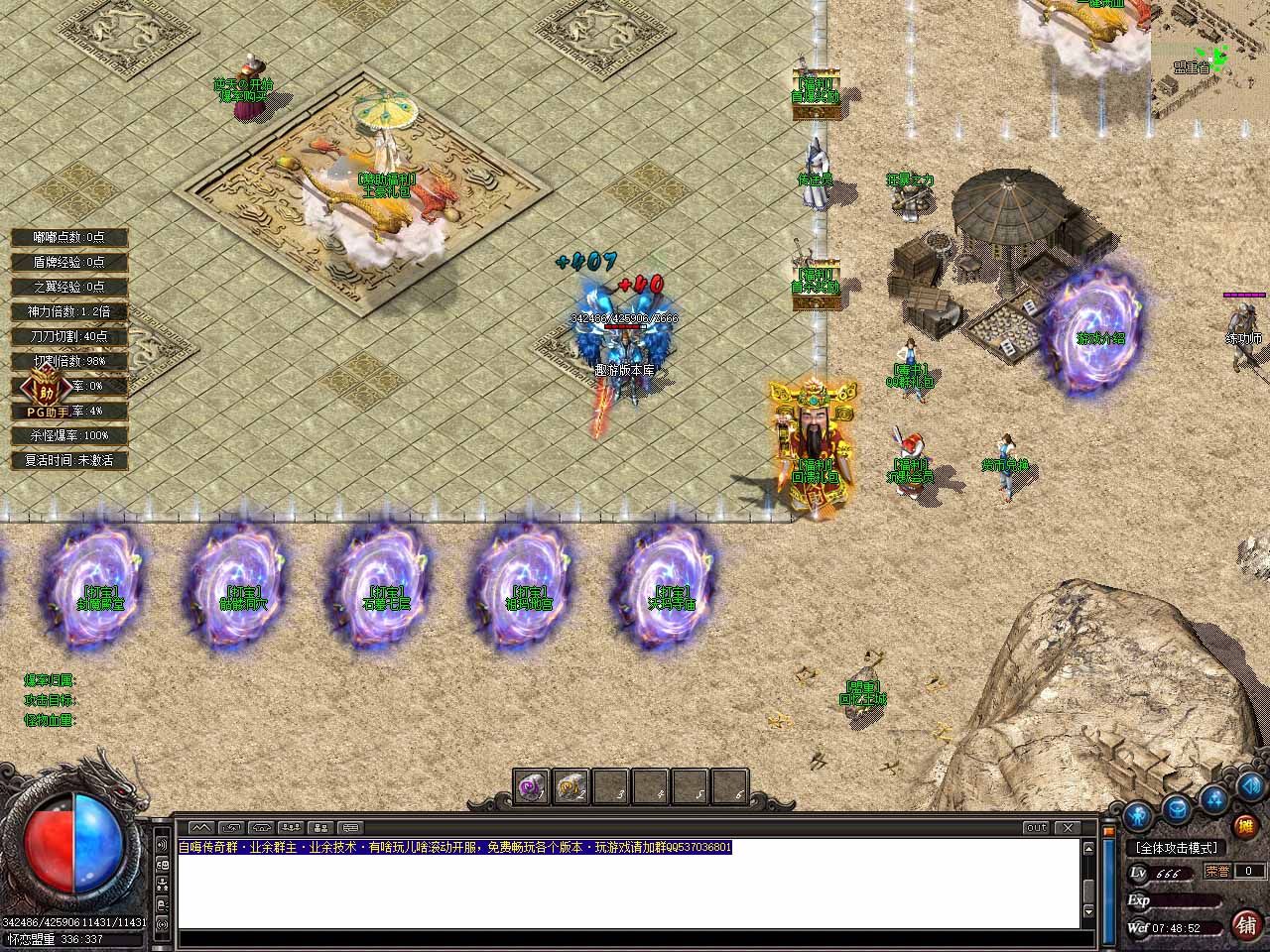Select the speech-bubble chat channel tab
This screenshot has height=952, width=1270.
[x=351, y=827]
